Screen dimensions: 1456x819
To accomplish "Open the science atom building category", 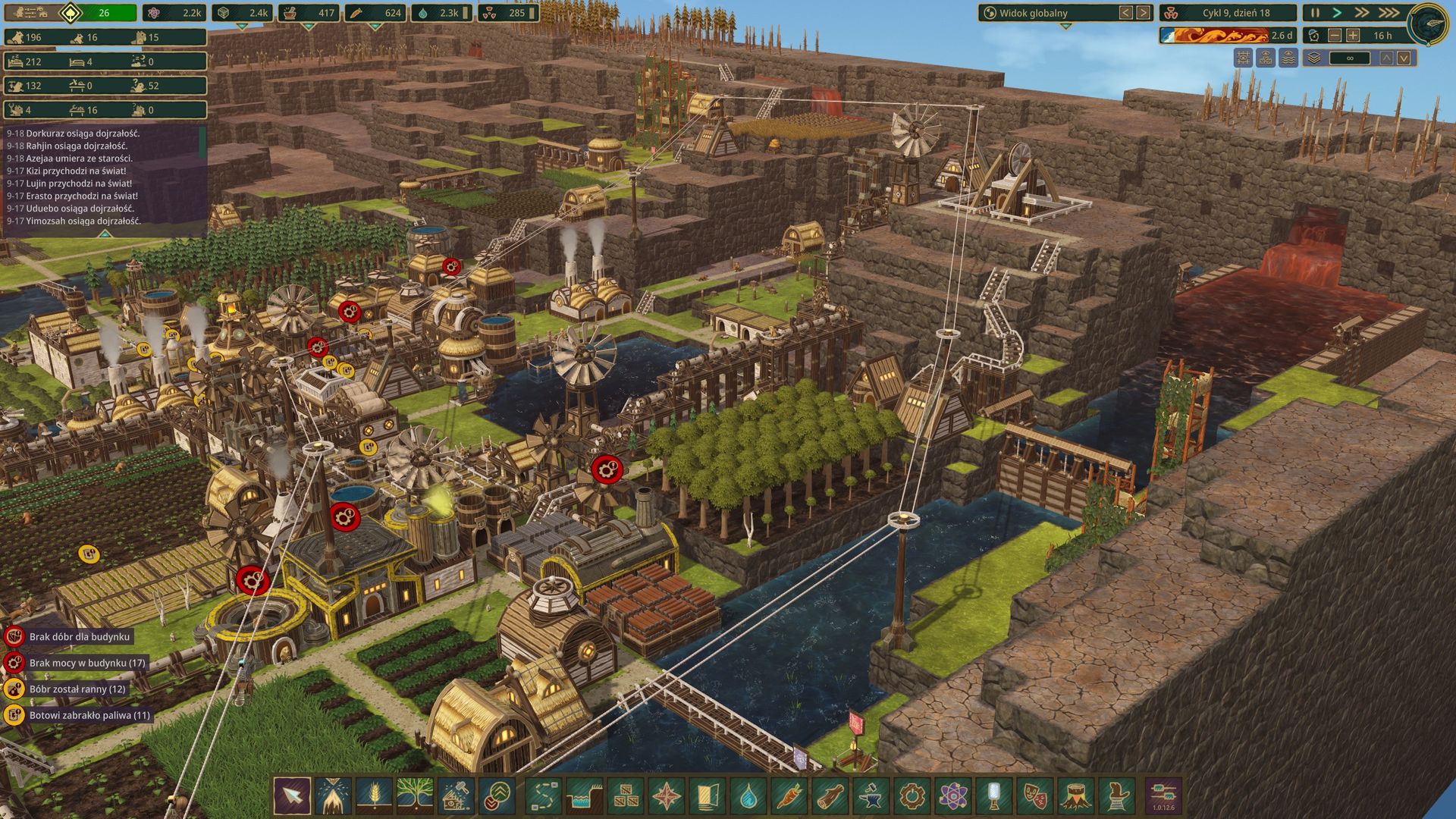I will (x=953, y=796).
